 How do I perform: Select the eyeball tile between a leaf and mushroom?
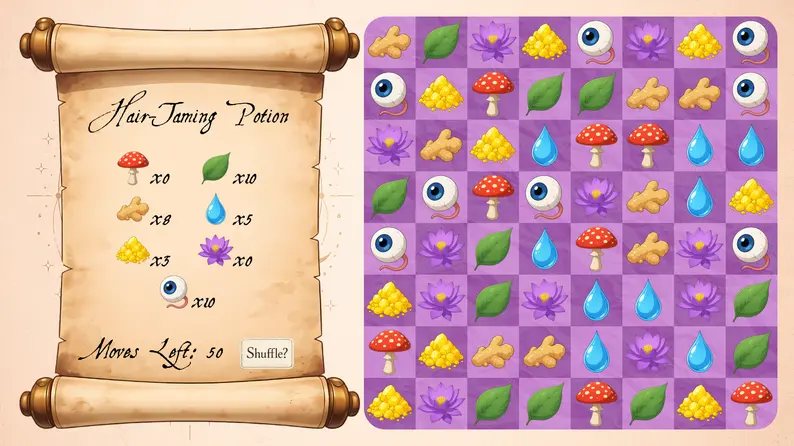(438, 196)
